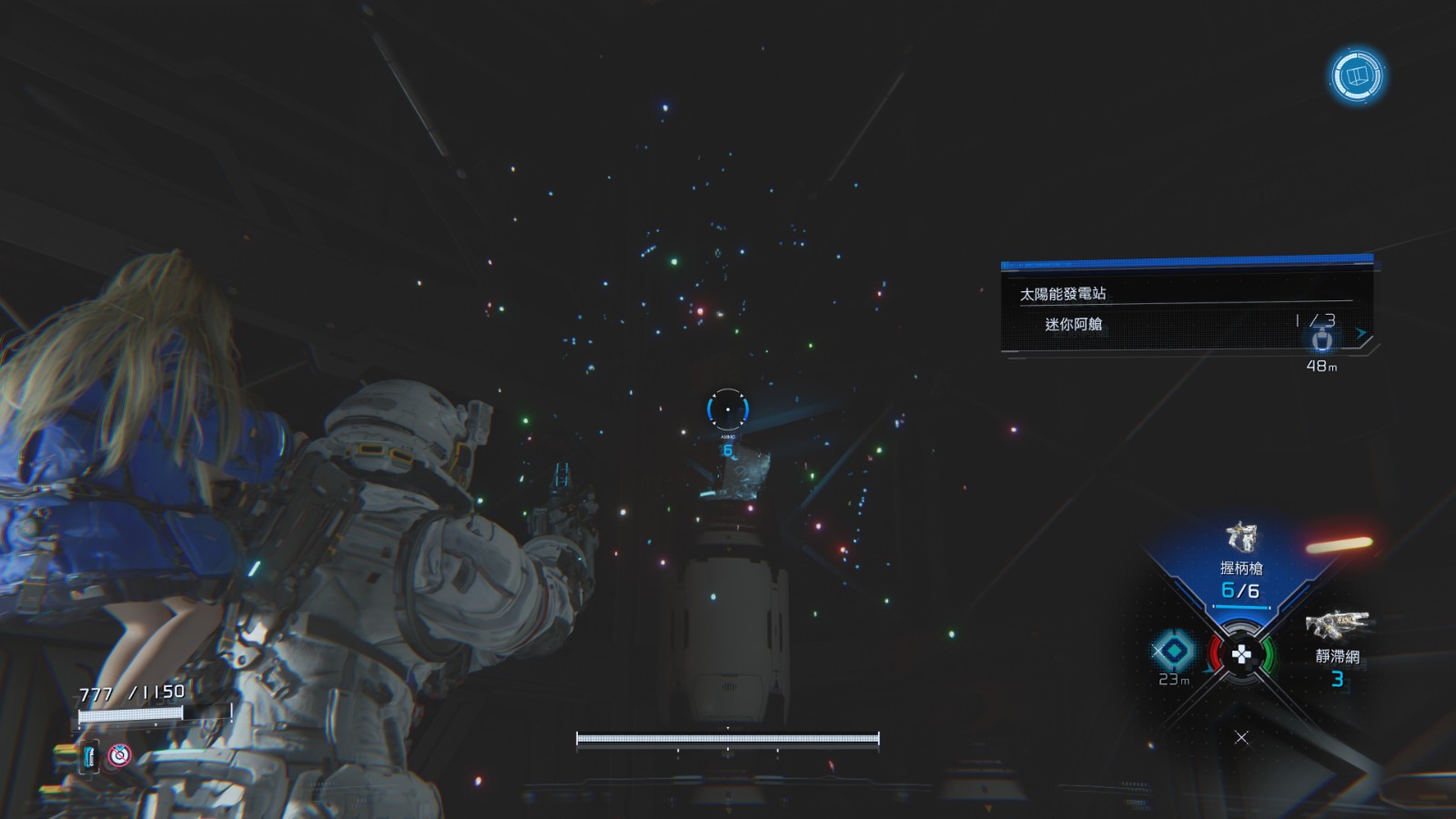Click the 迷你阿艙 objective marker icon
Screen dimensions: 1456x819
point(1322,340)
